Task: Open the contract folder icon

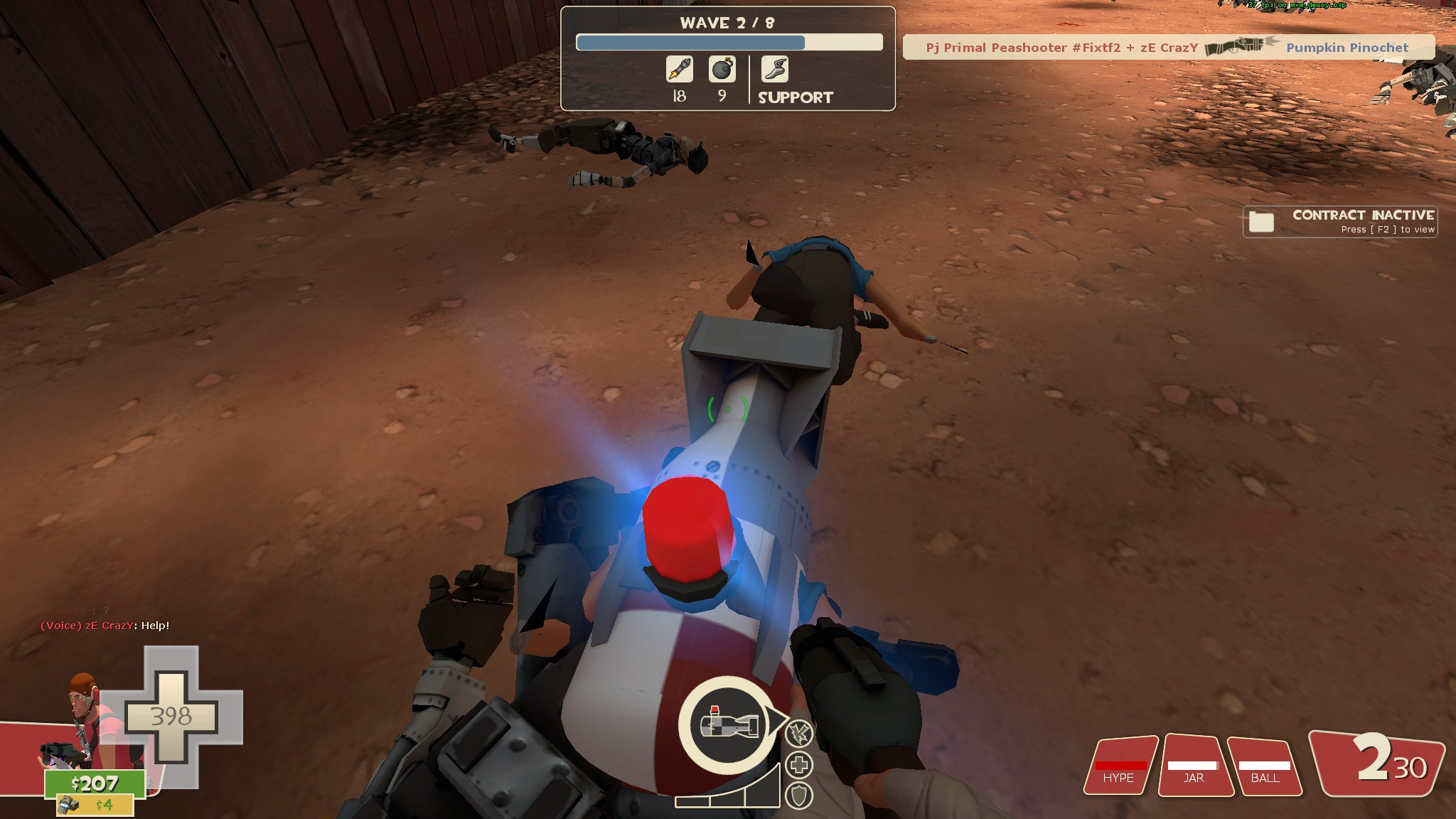Action: coord(1262,221)
